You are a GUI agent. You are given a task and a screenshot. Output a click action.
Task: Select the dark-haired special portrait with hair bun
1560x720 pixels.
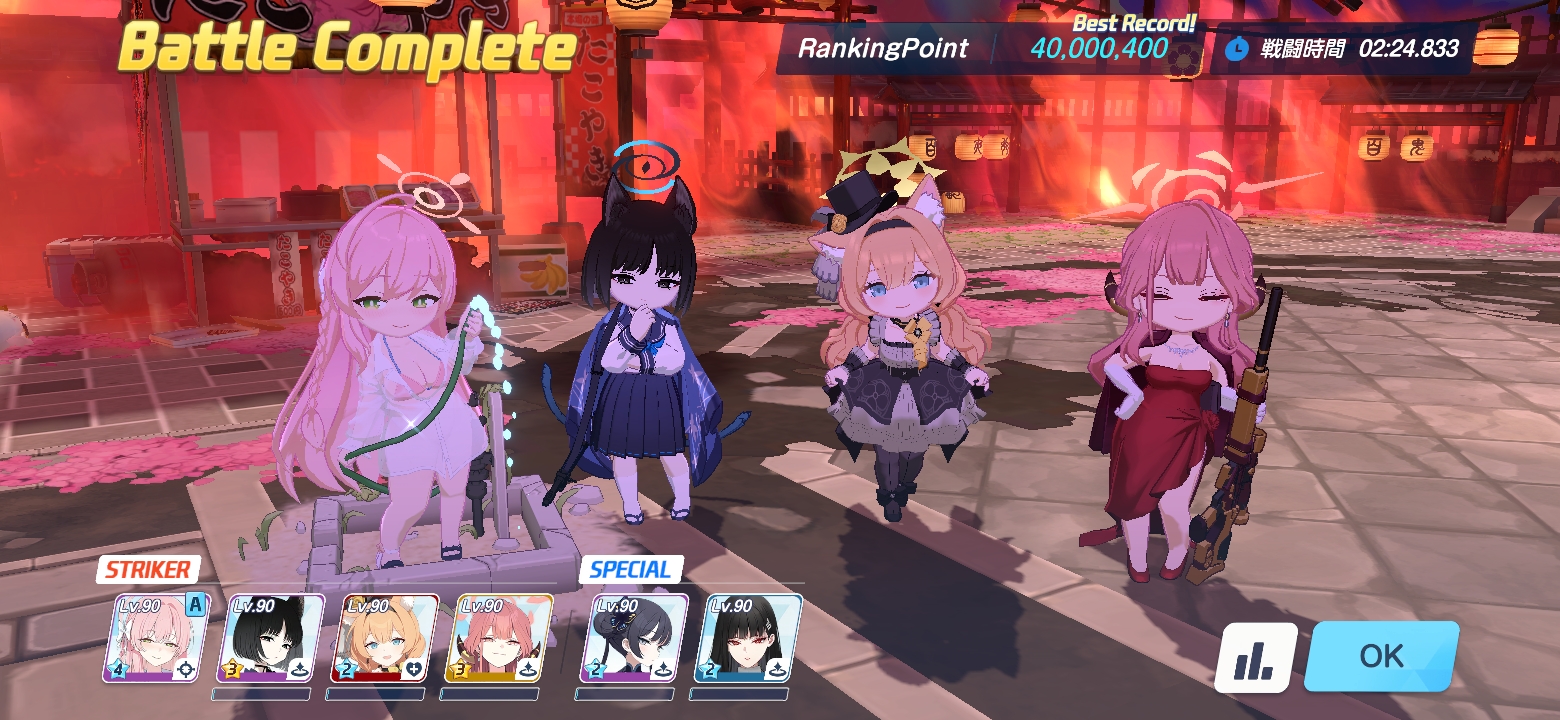pos(634,638)
